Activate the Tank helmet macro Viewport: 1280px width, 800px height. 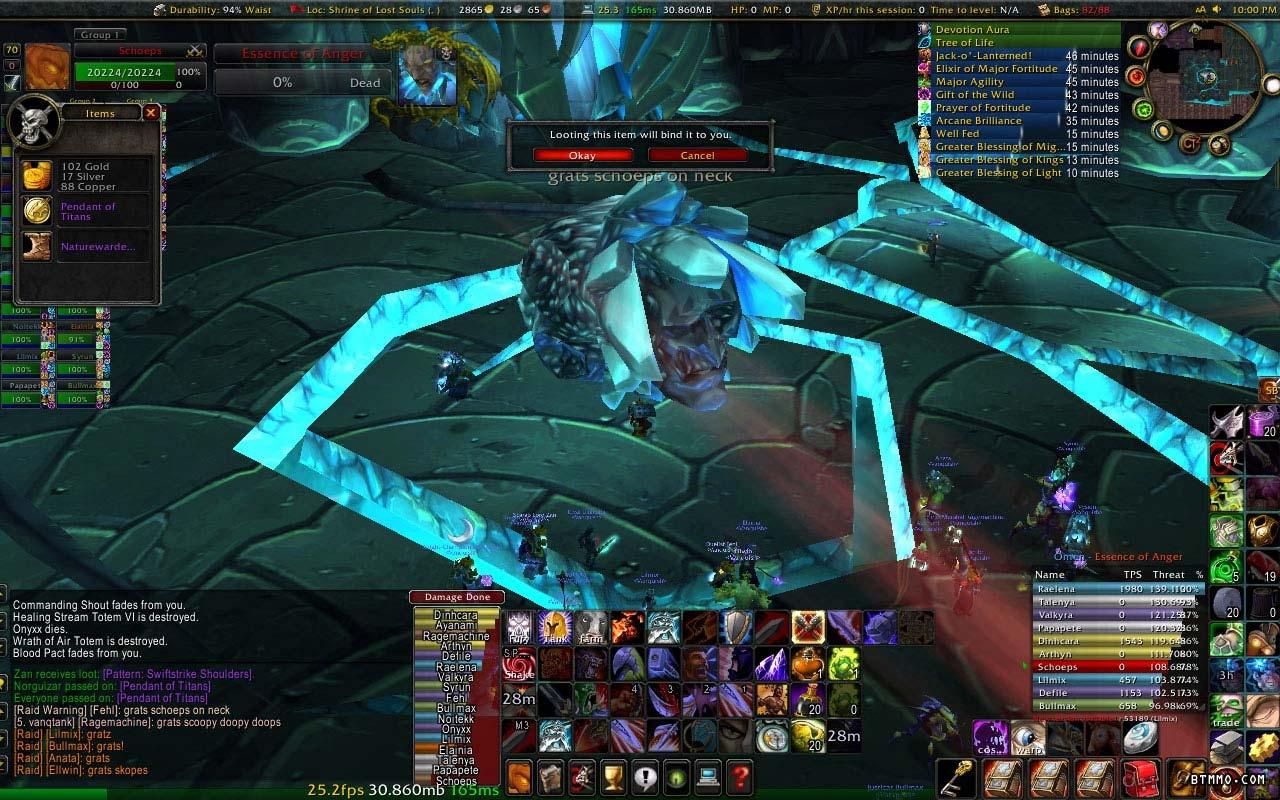point(555,628)
